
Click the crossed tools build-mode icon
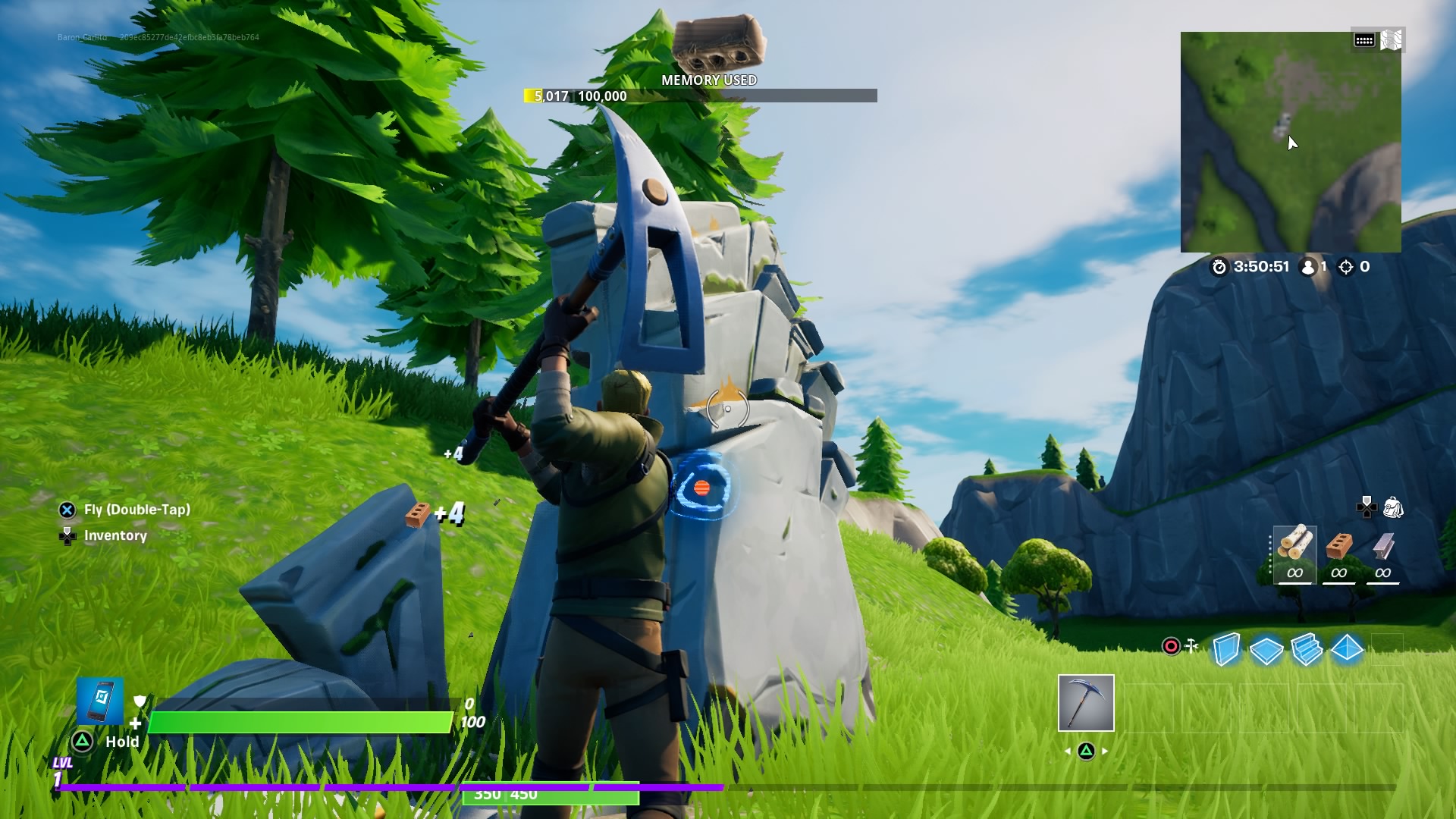click(x=1191, y=646)
